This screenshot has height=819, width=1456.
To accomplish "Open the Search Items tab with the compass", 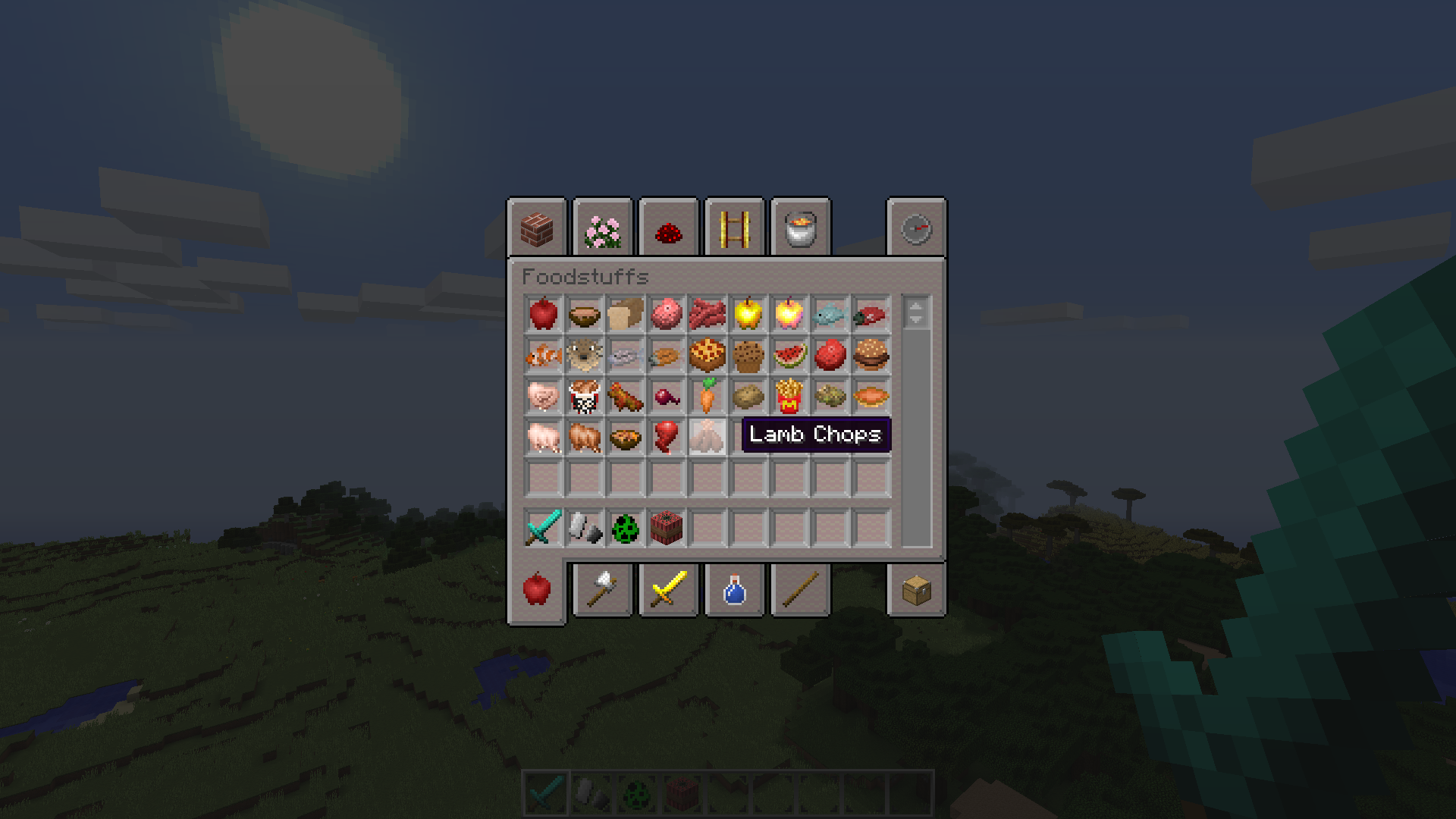I will pos(916,230).
